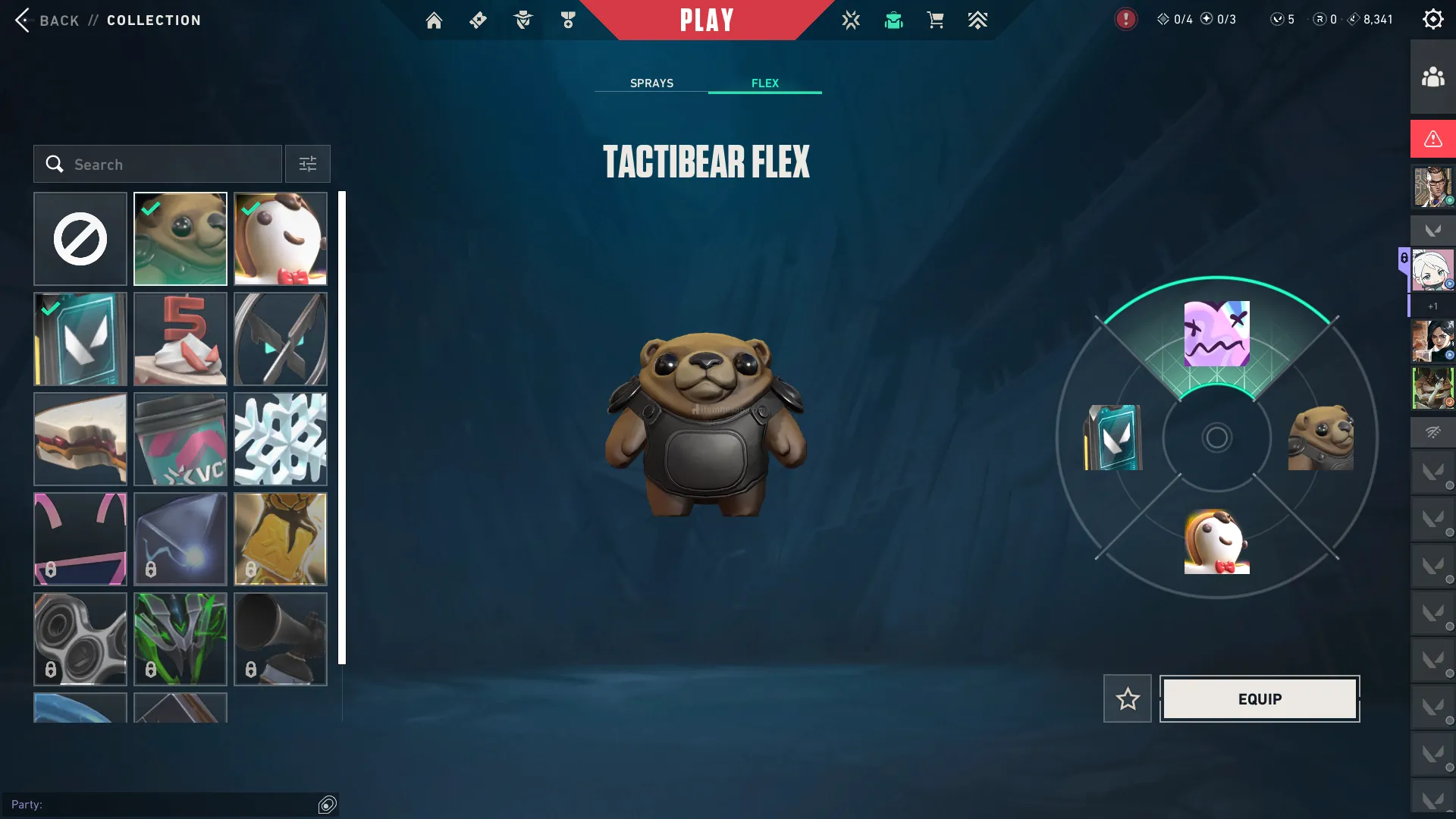Select the bitten sandwich flex
The width and height of the screenshot is (1456, 819).
(x=80, y=439)
